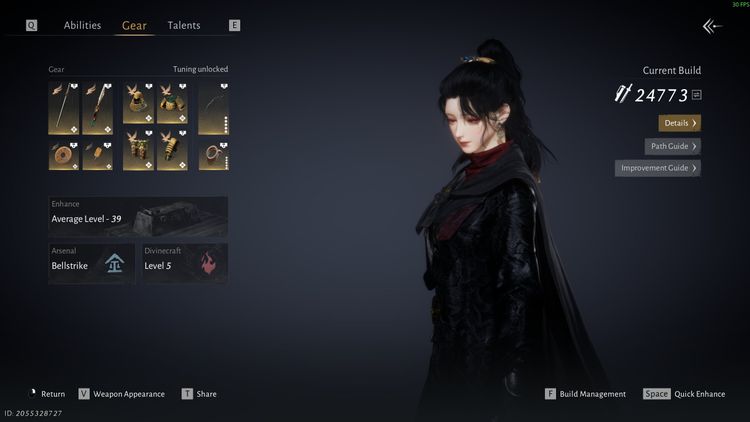Click the build swap icon beside 24773
Image resolution: width=750 pixels, height=422 pixels.
697,95
